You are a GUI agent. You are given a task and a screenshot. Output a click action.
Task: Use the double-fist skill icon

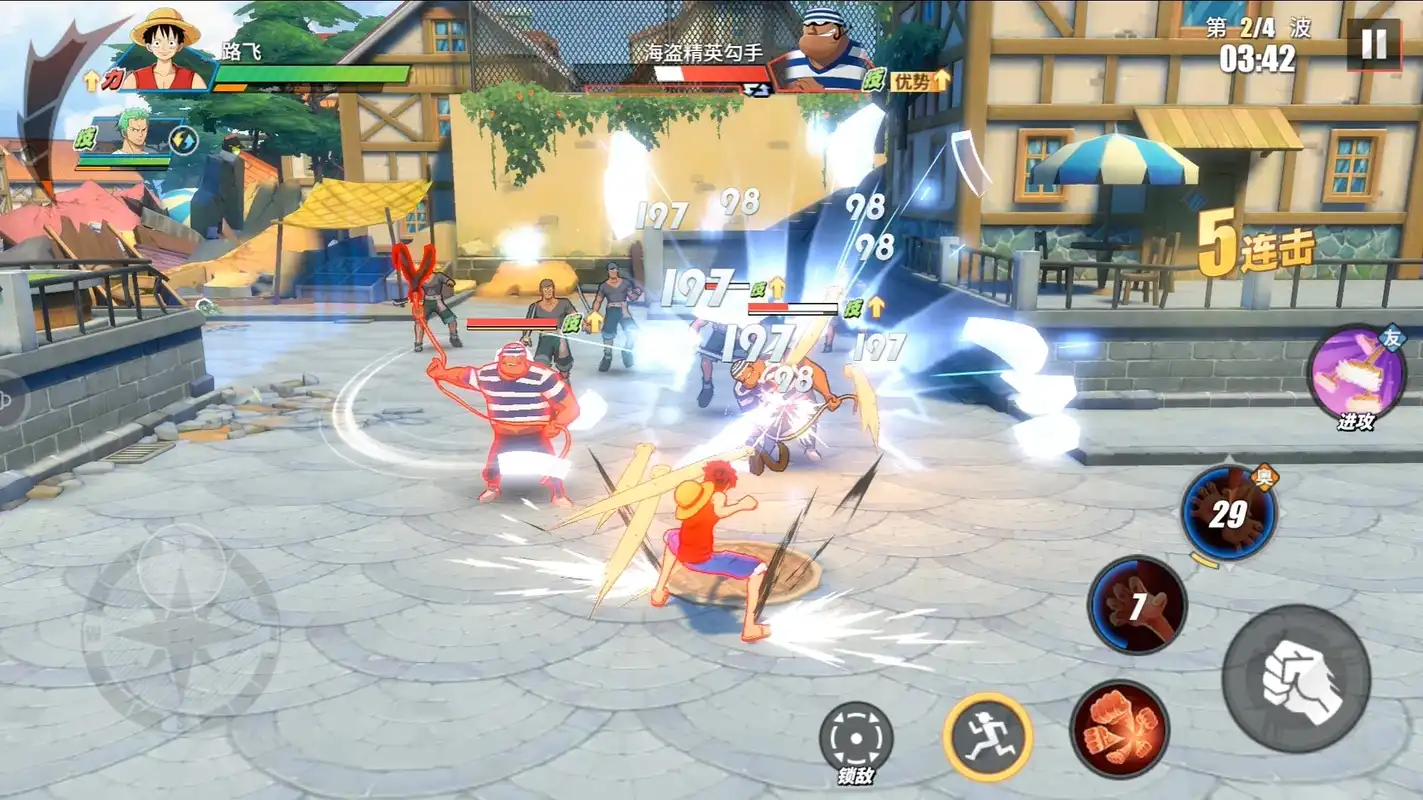click(x=1119, y=728)
